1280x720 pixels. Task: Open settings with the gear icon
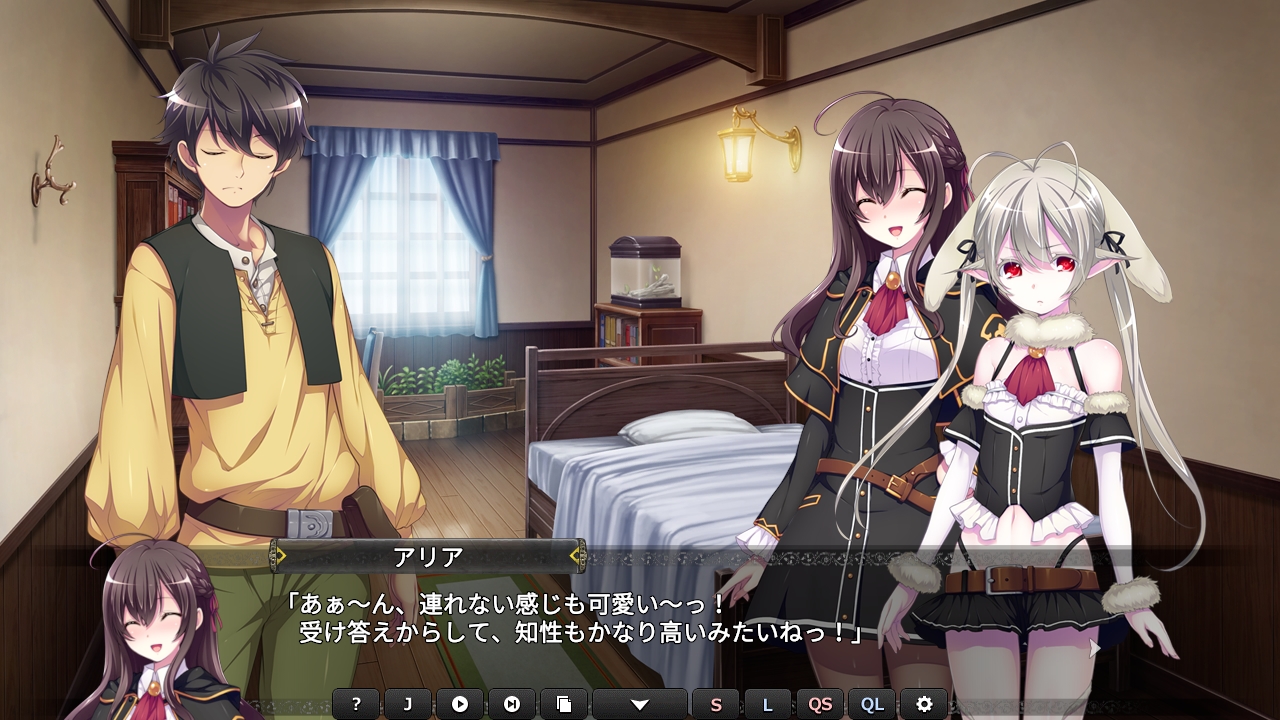pos(924,704)
